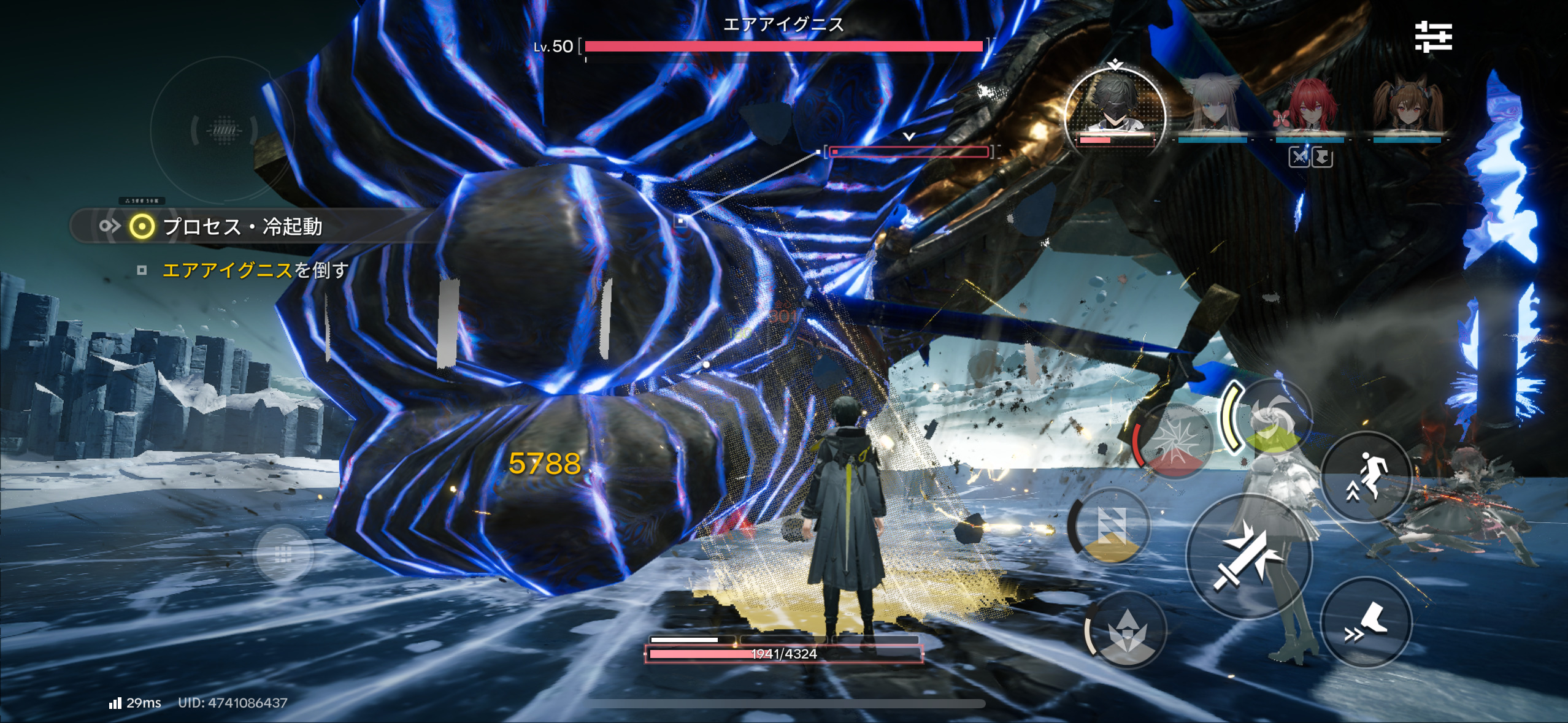This screenshot has height=723, width=1568.
Task: Tap the running figure jump button
Action: pos(1366,476)
